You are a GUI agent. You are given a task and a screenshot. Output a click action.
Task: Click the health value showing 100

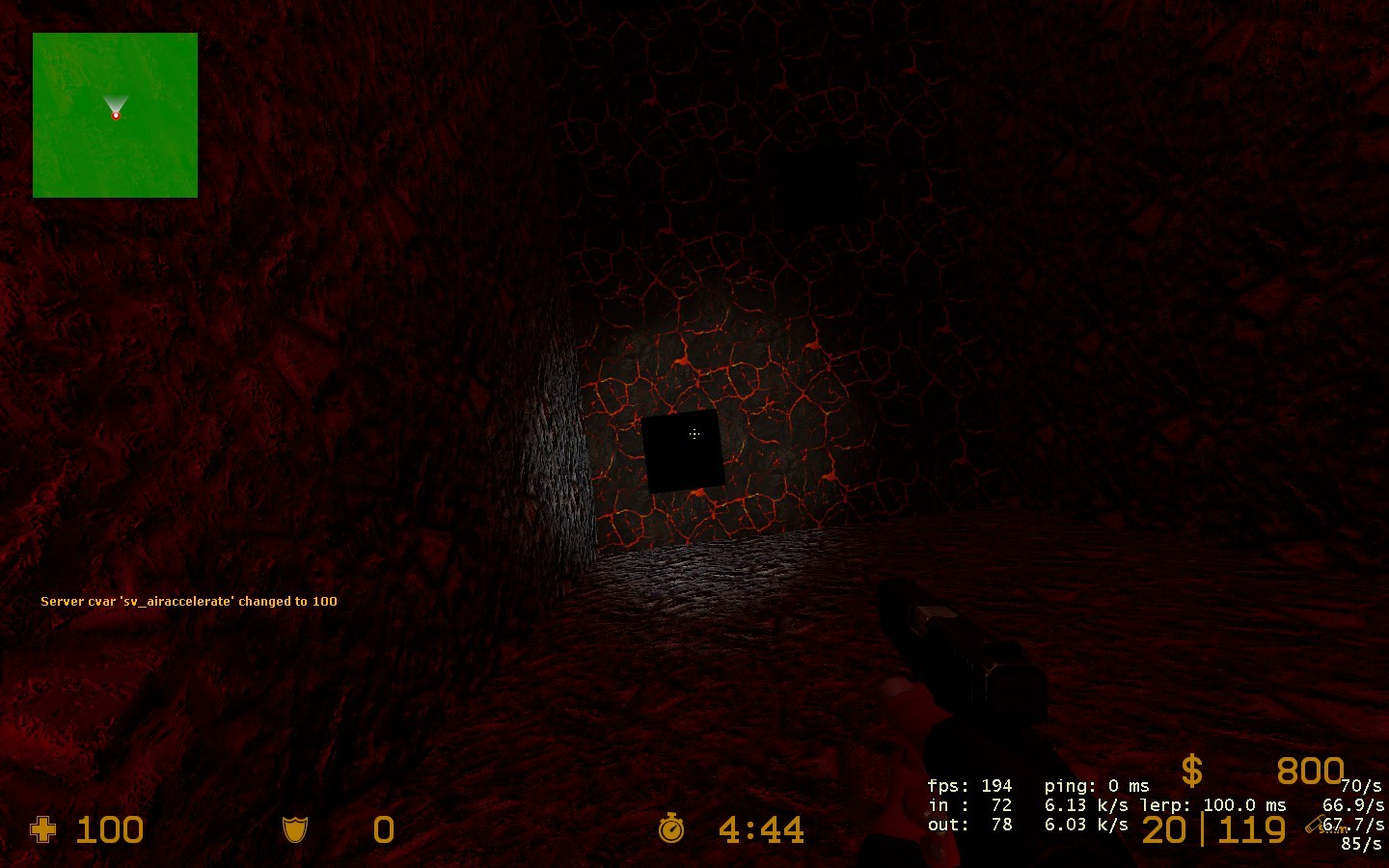pos(109,829)
